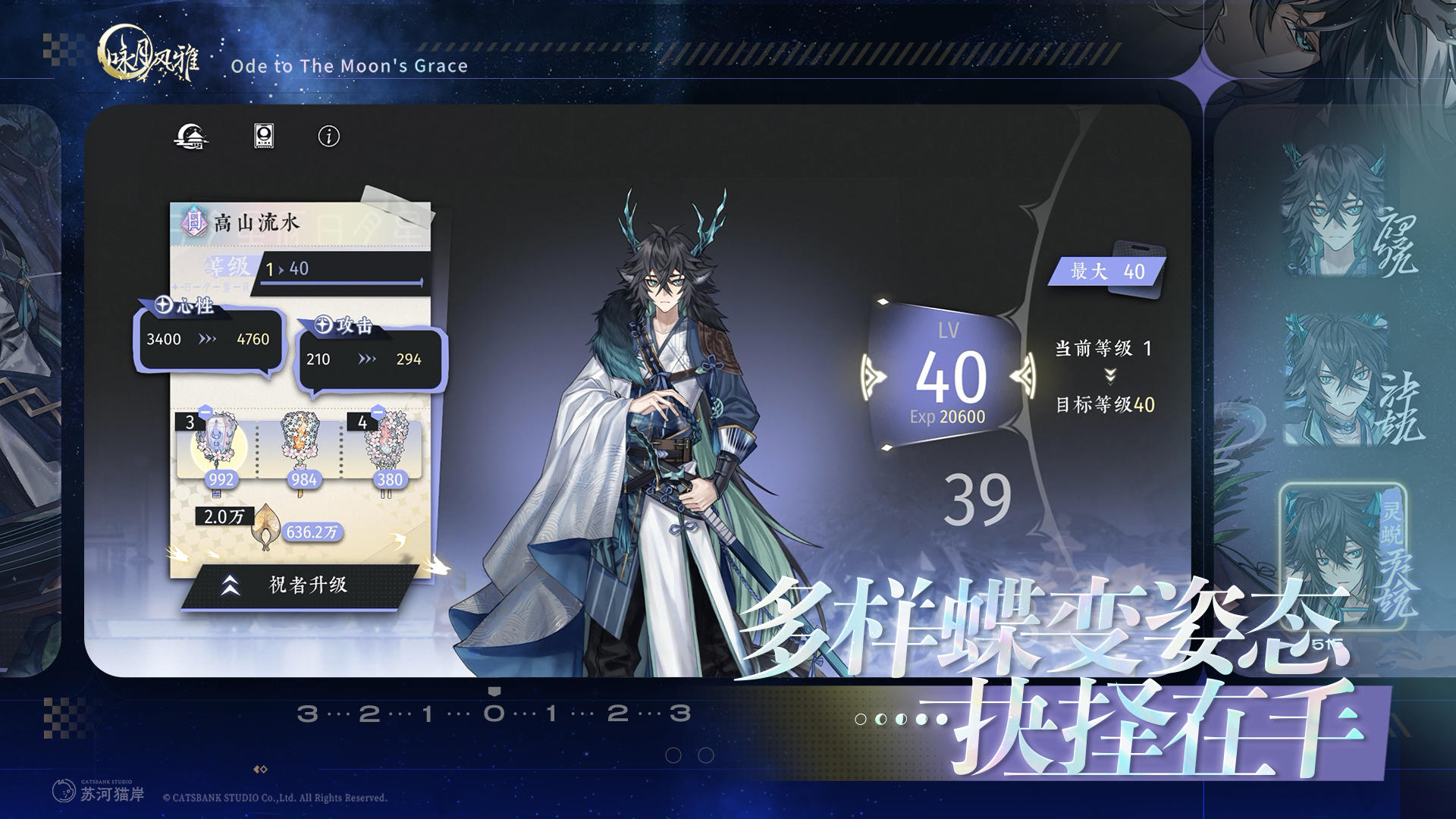Click the plus icon next to 心性

(163, 305)
